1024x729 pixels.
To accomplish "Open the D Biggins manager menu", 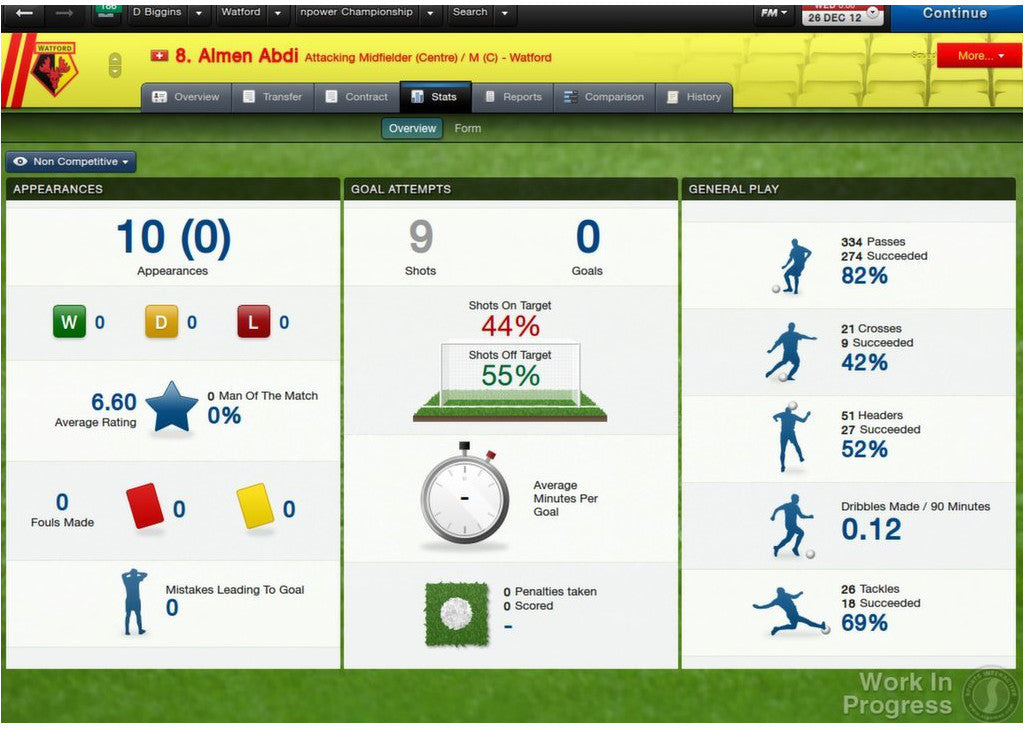I will [x=168, y=13].
